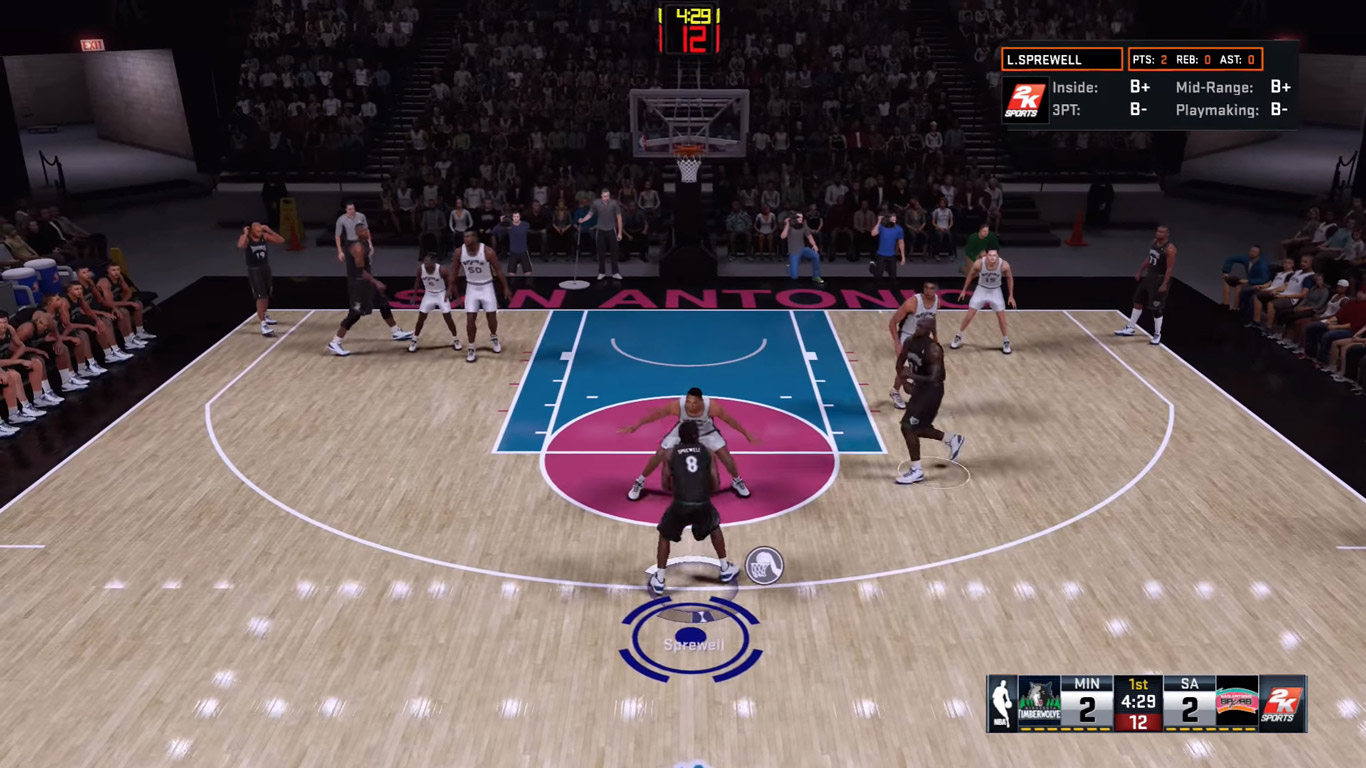Select the Minnesota Timberwolves logo on the scoreboard

coord(1040,700)
